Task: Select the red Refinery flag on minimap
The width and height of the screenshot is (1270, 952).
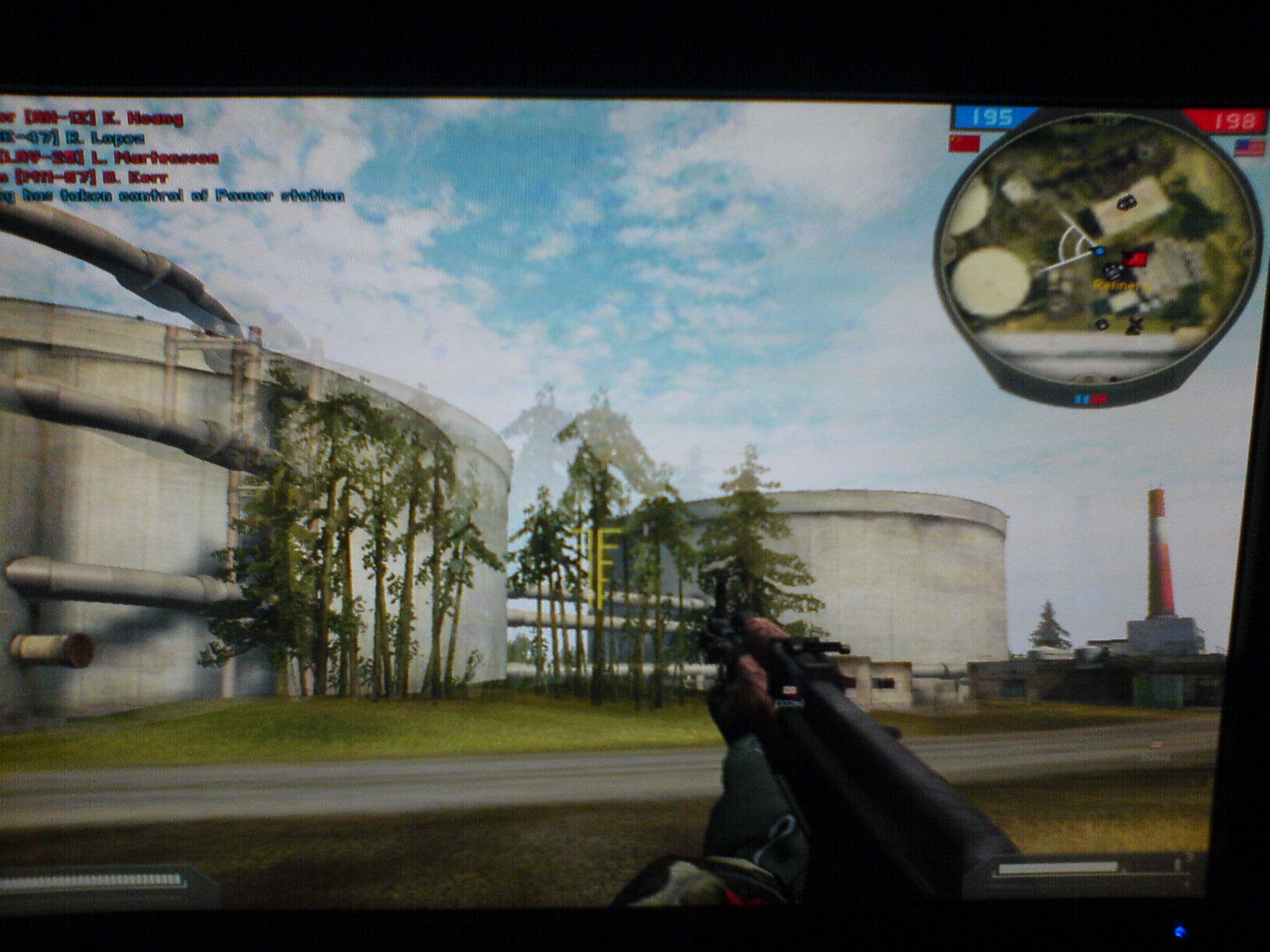Action: (1135, 258)
